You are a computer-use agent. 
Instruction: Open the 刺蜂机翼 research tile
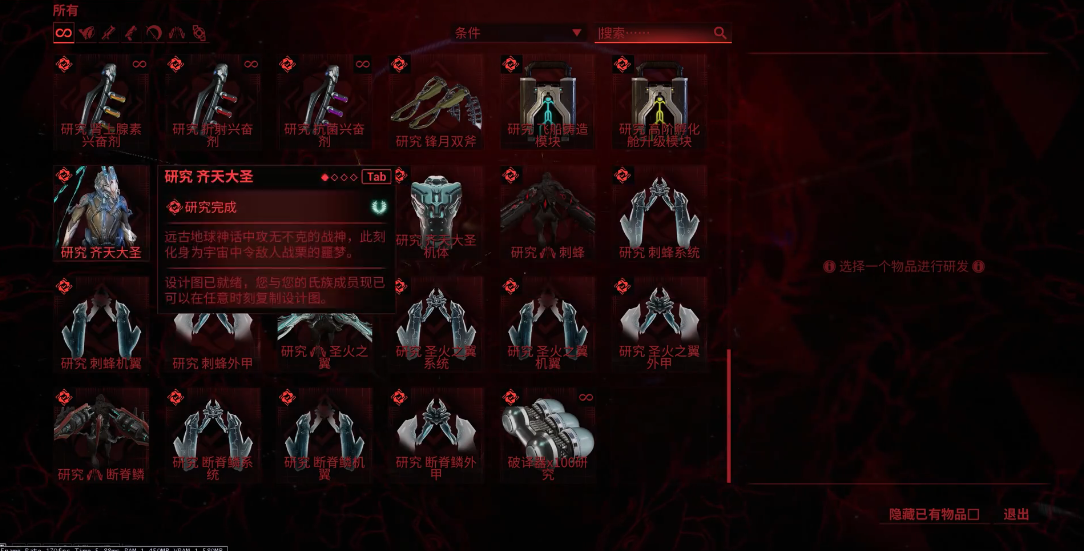pos(101,323)
